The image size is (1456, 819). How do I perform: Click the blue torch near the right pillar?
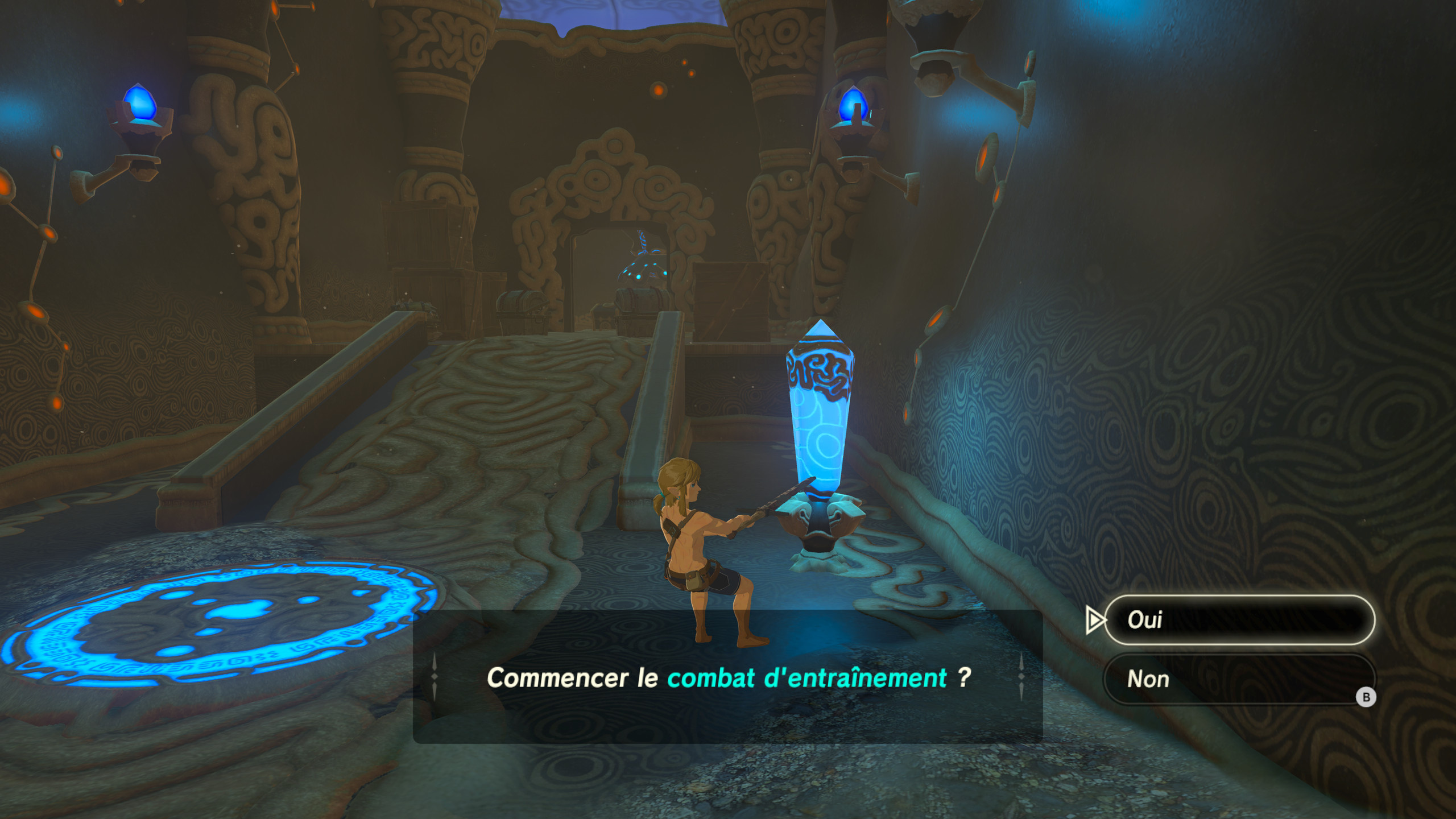(x=854, y=108)
